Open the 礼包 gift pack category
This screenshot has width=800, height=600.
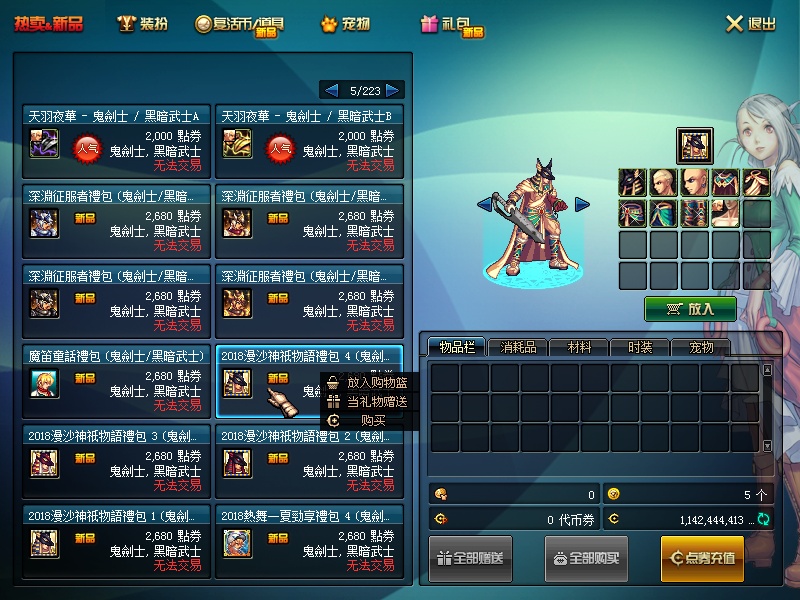(x=452, y=25)
